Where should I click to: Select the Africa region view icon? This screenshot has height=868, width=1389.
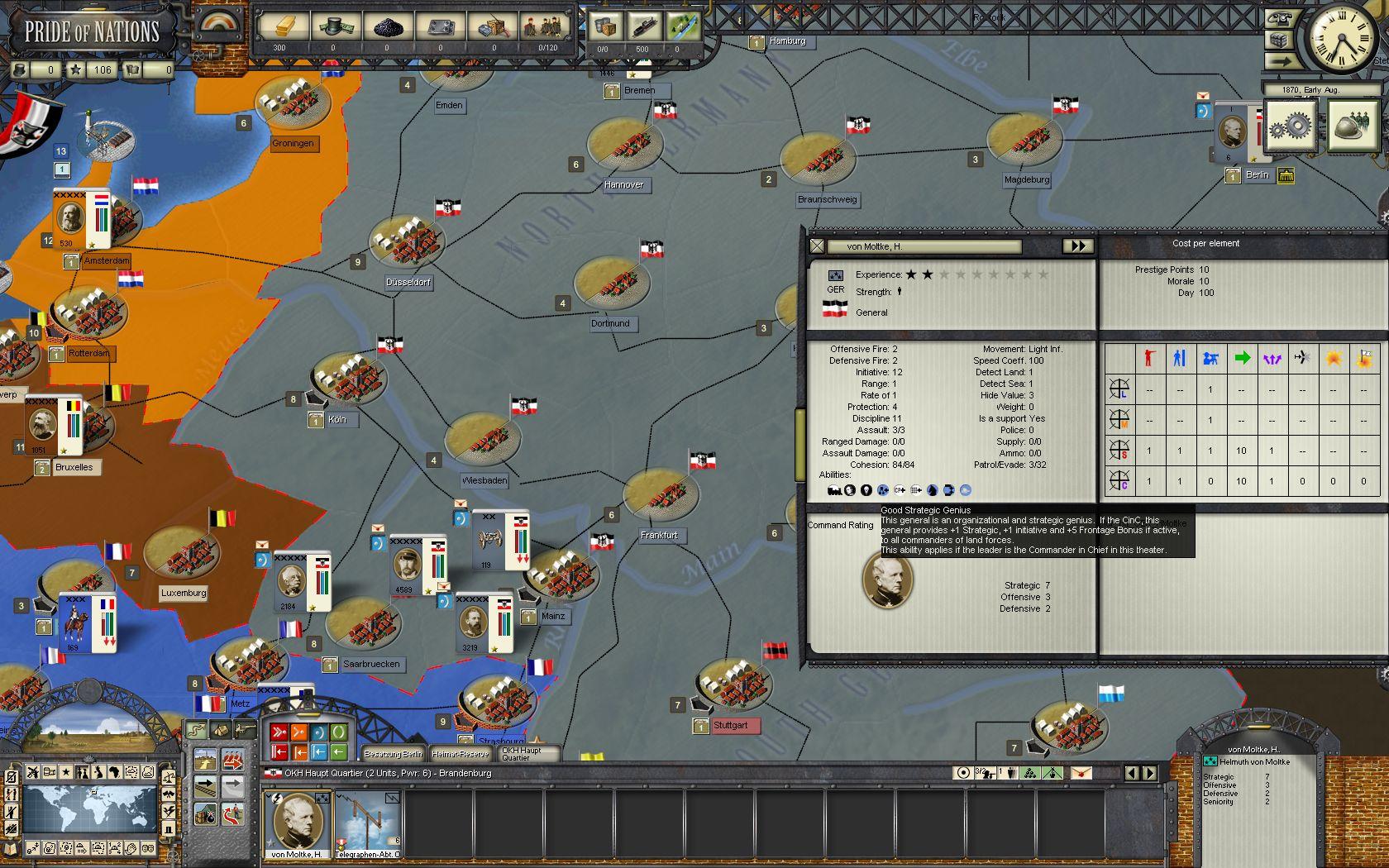click(x=115, y=772)
